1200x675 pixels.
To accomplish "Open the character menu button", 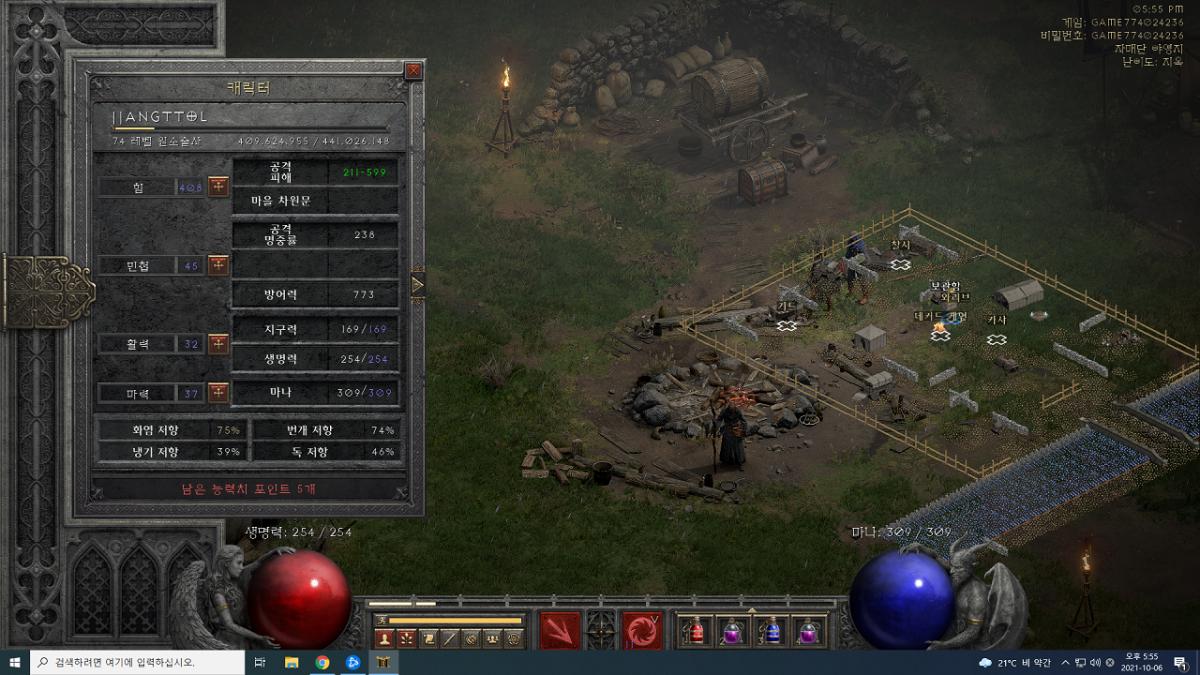I will pos(385,638).
